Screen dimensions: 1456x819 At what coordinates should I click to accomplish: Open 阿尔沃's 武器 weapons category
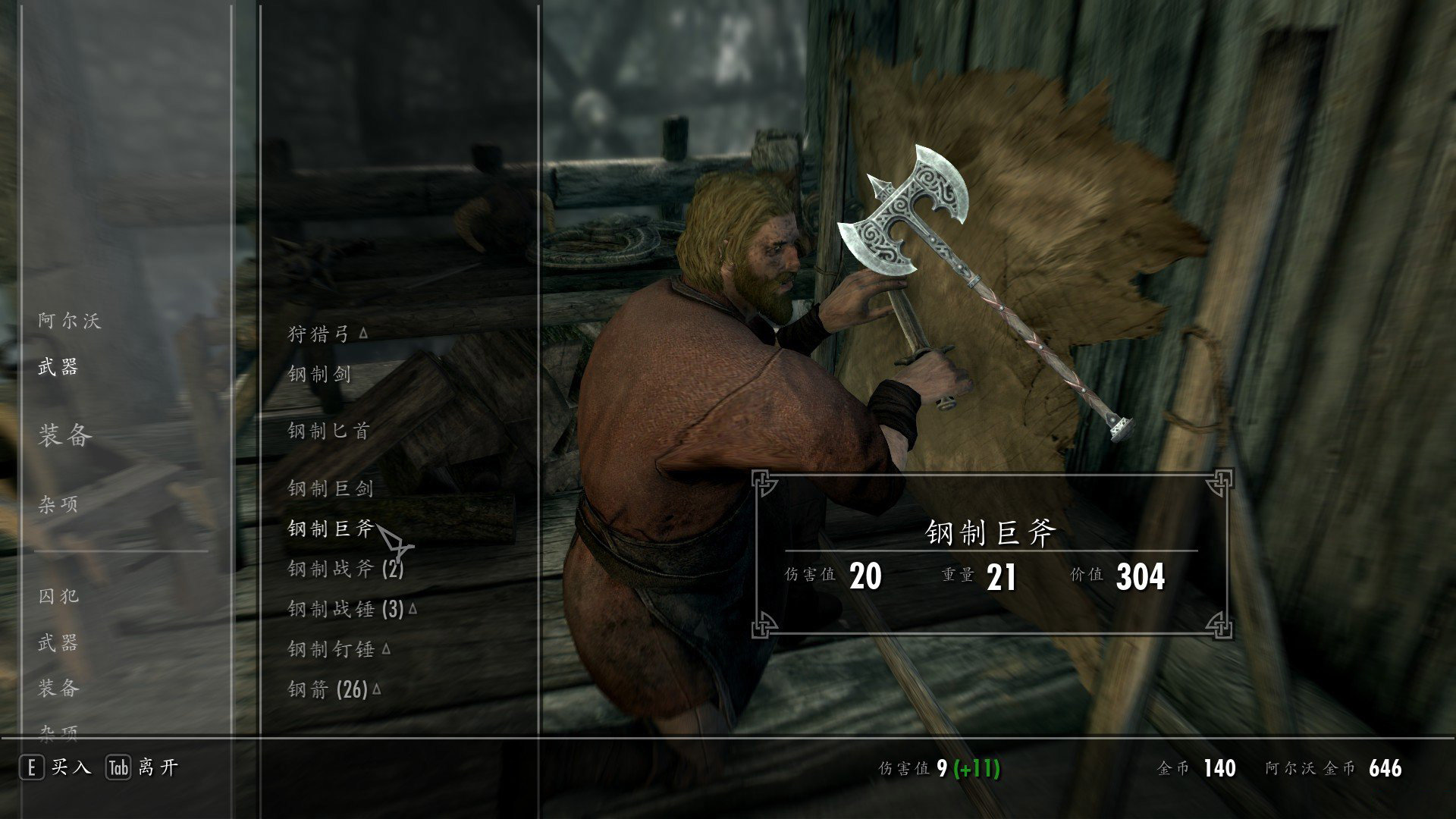[x=58, y=368]
